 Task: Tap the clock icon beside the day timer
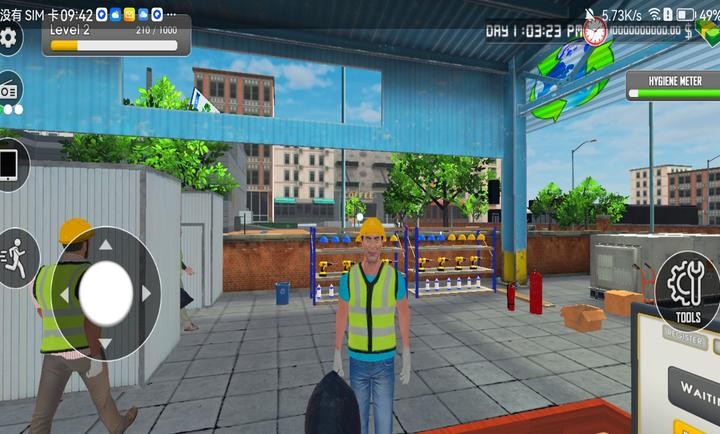(x=596, y=31)
